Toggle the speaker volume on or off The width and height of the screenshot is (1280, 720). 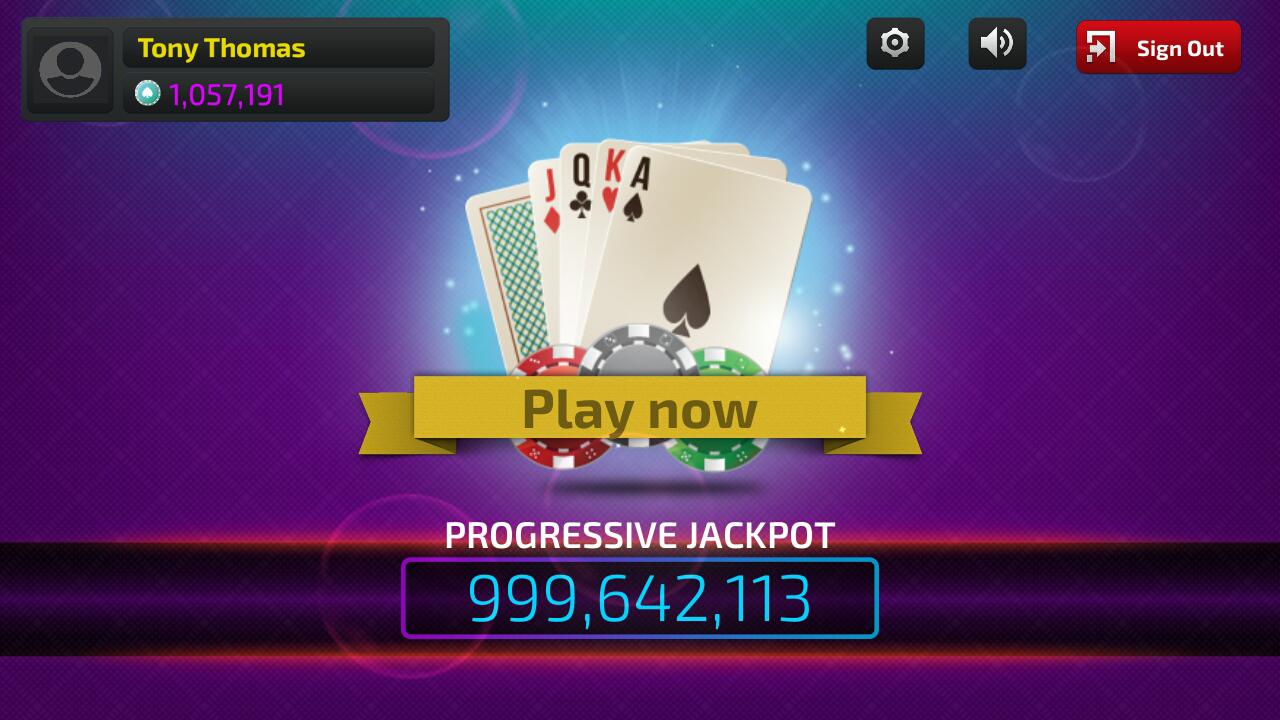[x=996, y=43]
